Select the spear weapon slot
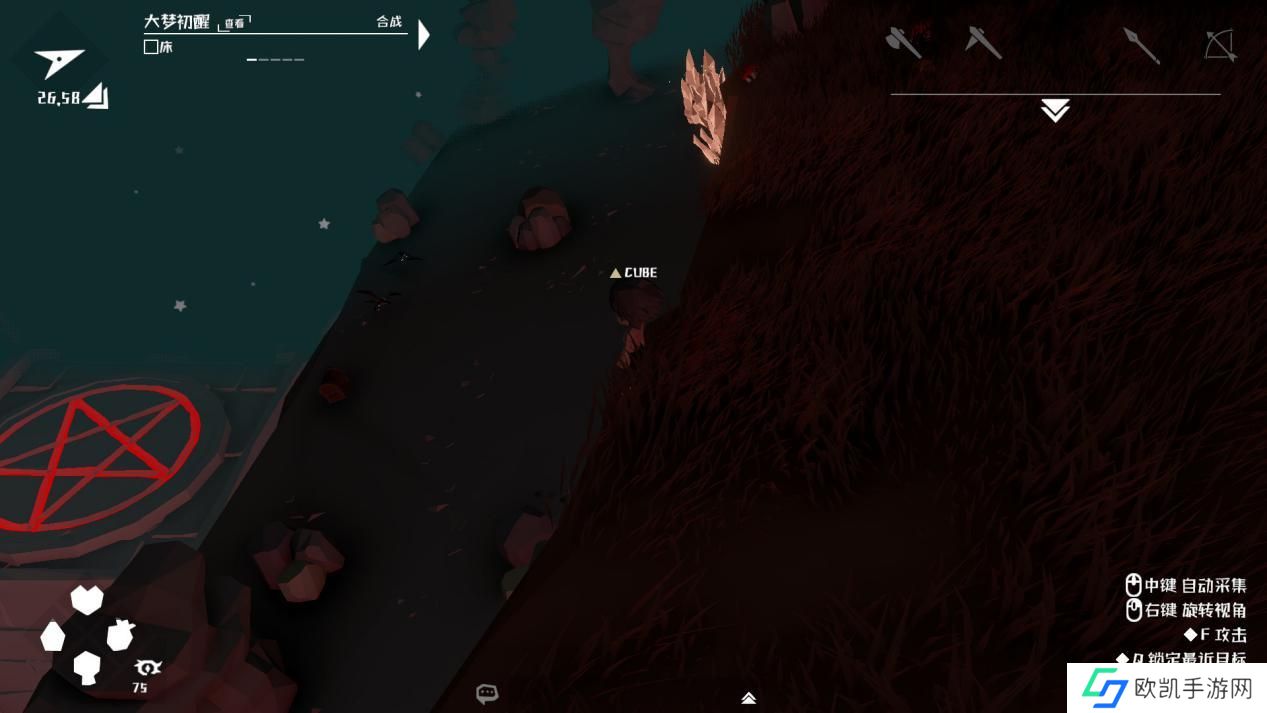This screenshot has width=1267, height=713. point(1141,45)
